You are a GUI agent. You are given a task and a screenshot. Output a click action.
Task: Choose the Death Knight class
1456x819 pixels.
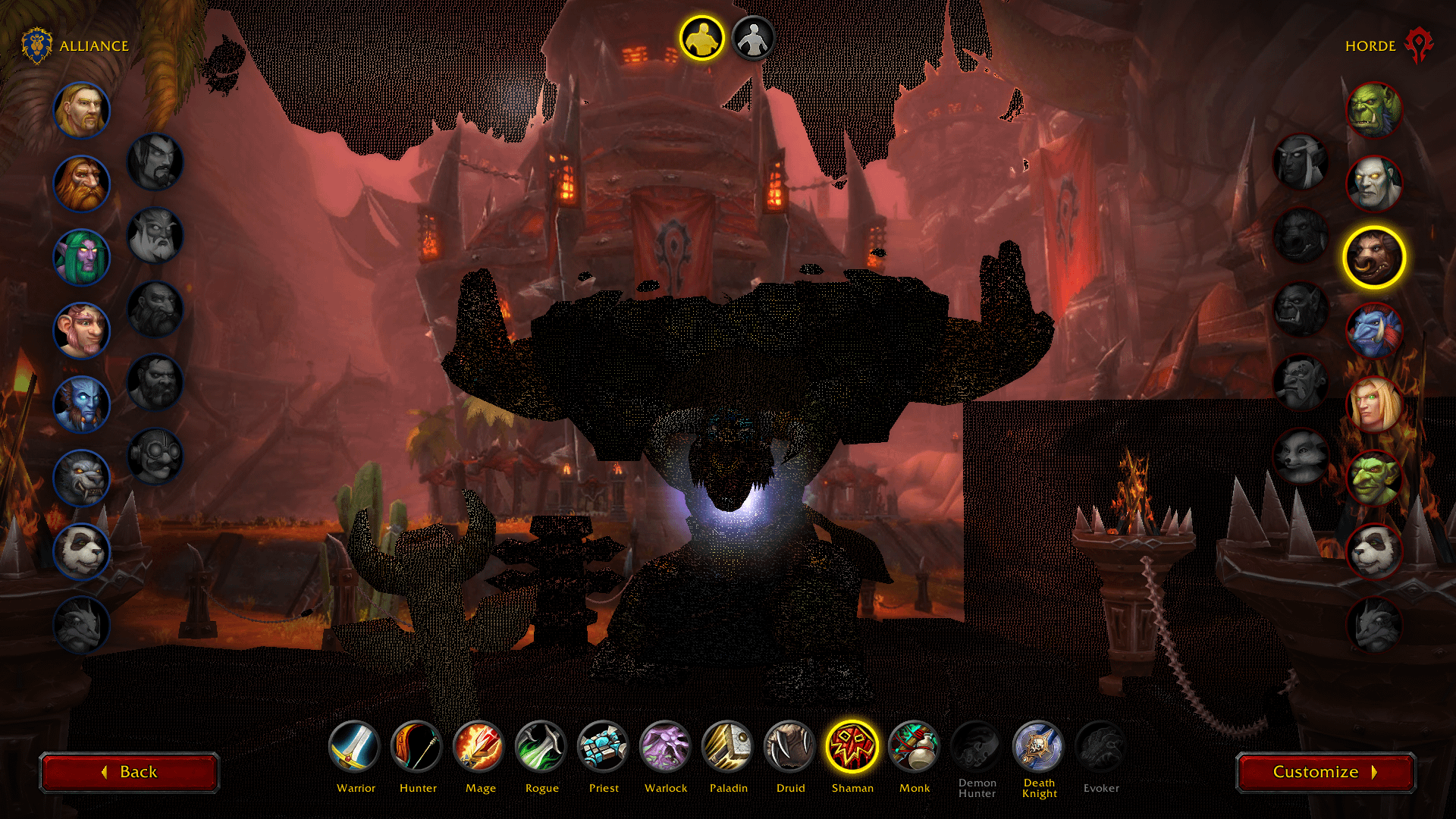(1039, 746)
